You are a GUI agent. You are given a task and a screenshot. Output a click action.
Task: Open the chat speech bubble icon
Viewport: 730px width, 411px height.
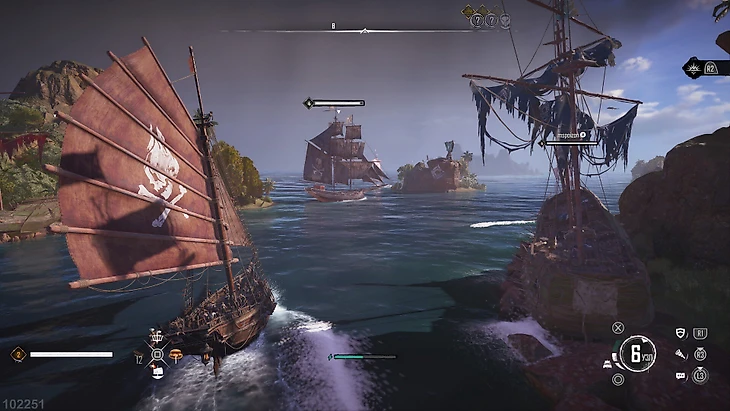click(x=681, y=376)
